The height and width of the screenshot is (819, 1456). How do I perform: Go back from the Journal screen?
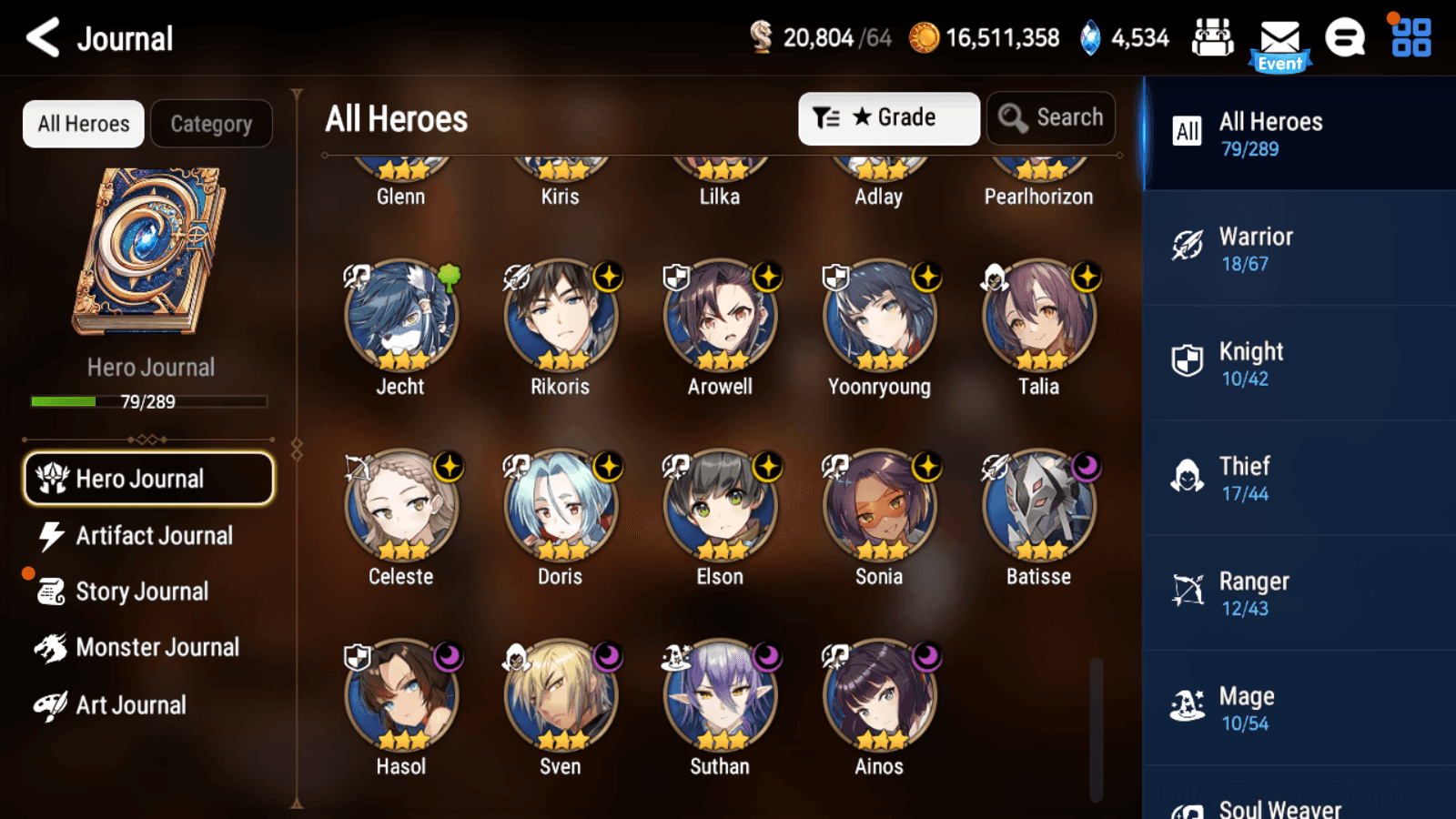(x=42, y=38)
